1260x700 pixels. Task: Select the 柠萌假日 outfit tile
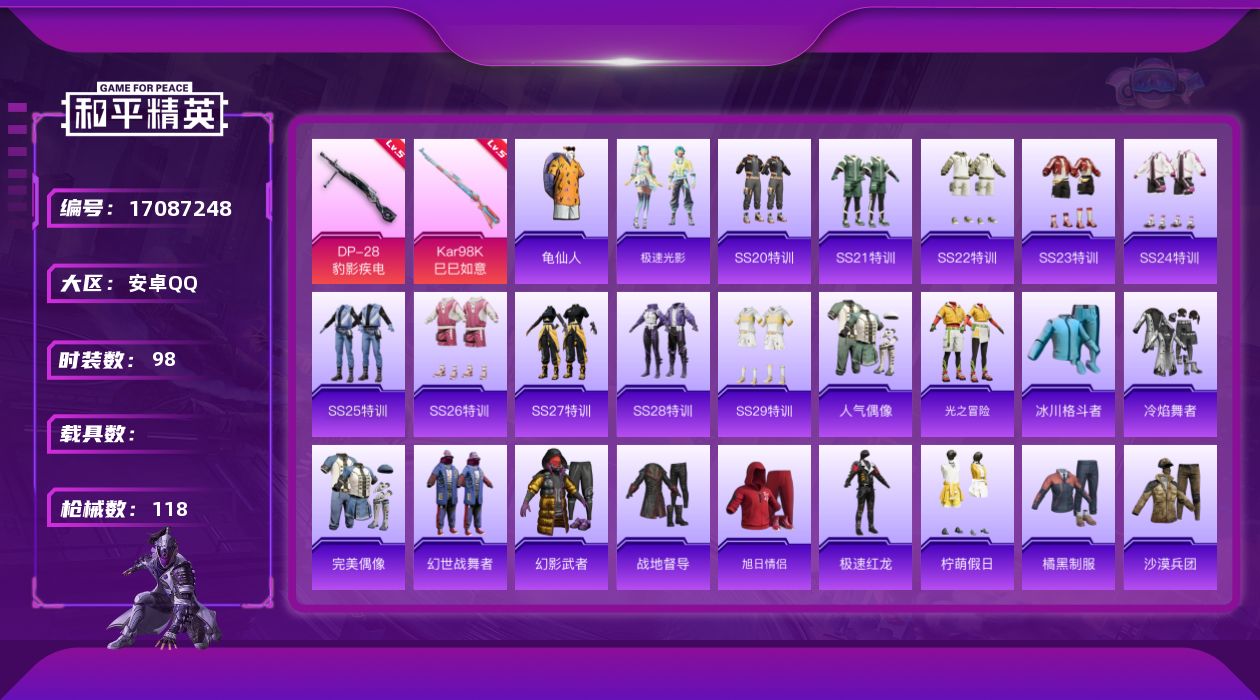(967, 517)
